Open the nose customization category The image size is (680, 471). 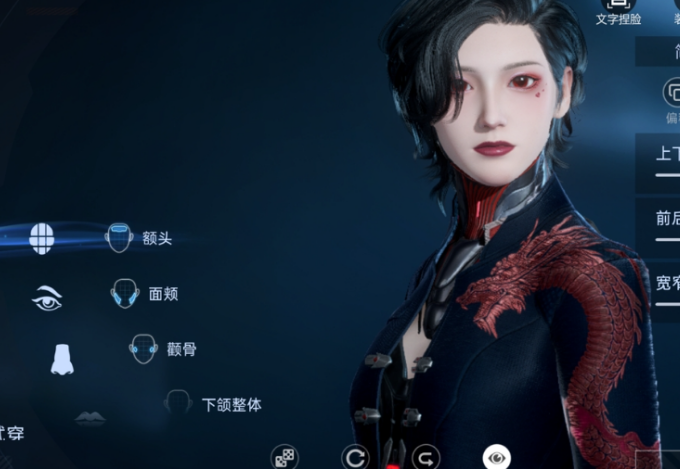[x=62, y=357]
